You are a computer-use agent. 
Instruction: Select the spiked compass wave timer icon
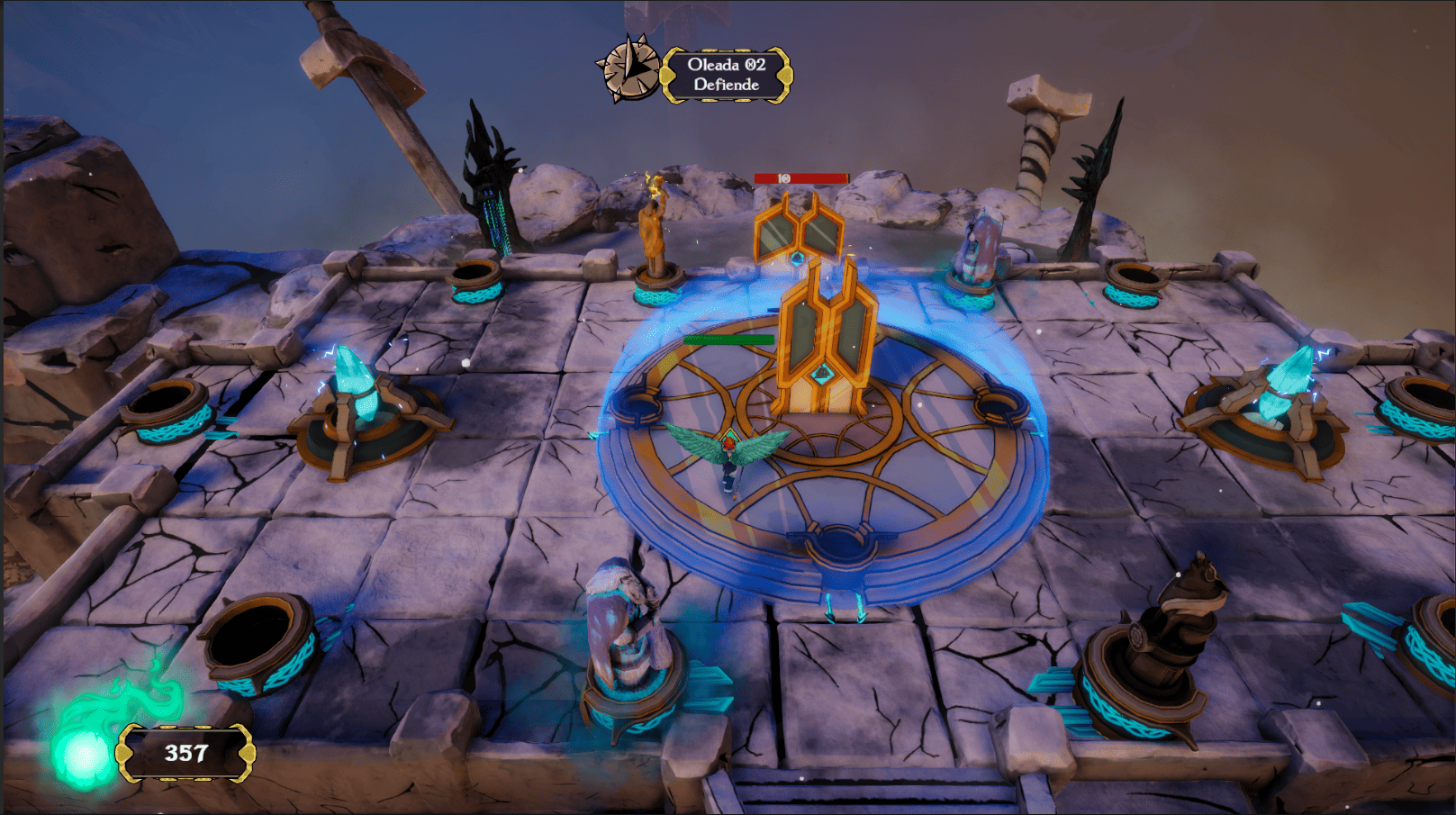click(630, 68)
